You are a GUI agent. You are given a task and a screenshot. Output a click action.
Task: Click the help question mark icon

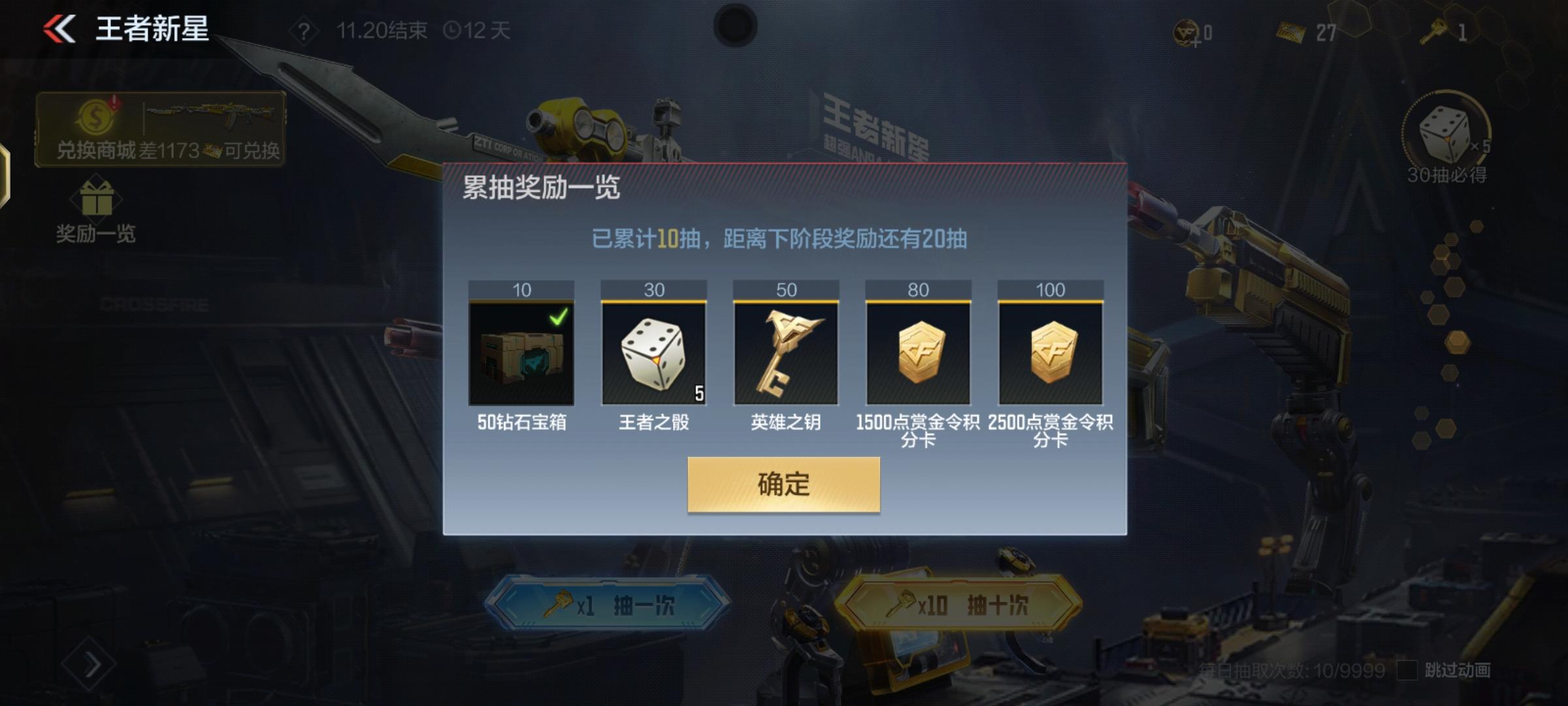point(304,29)
